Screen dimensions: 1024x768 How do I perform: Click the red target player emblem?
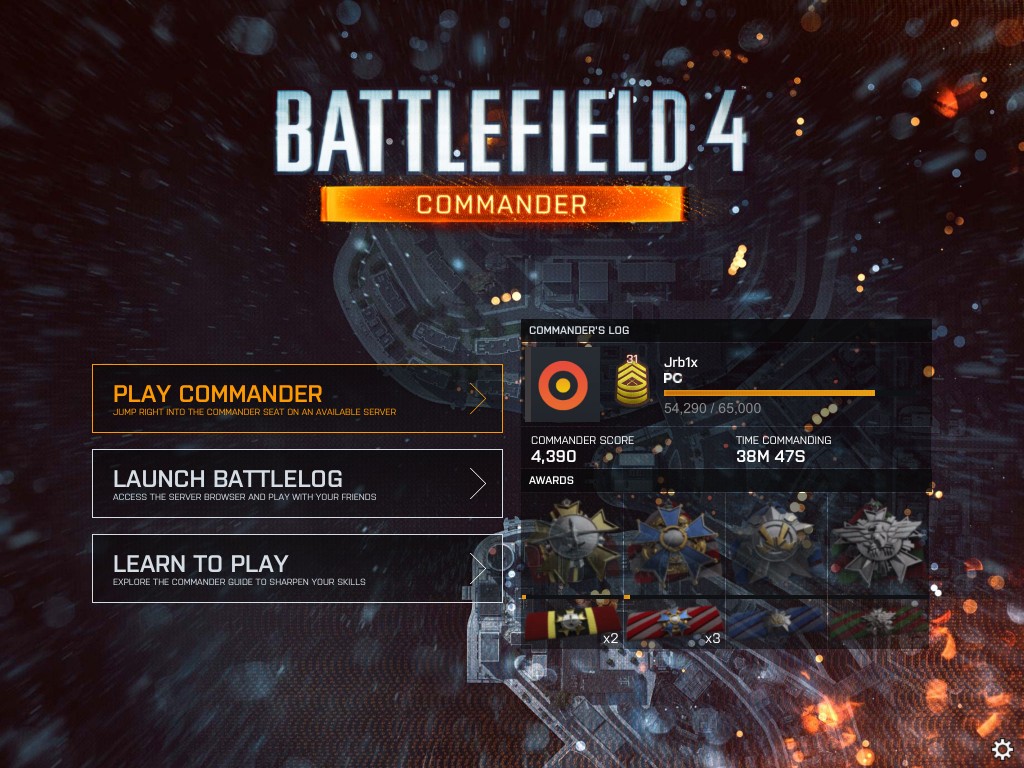(563, 383)
